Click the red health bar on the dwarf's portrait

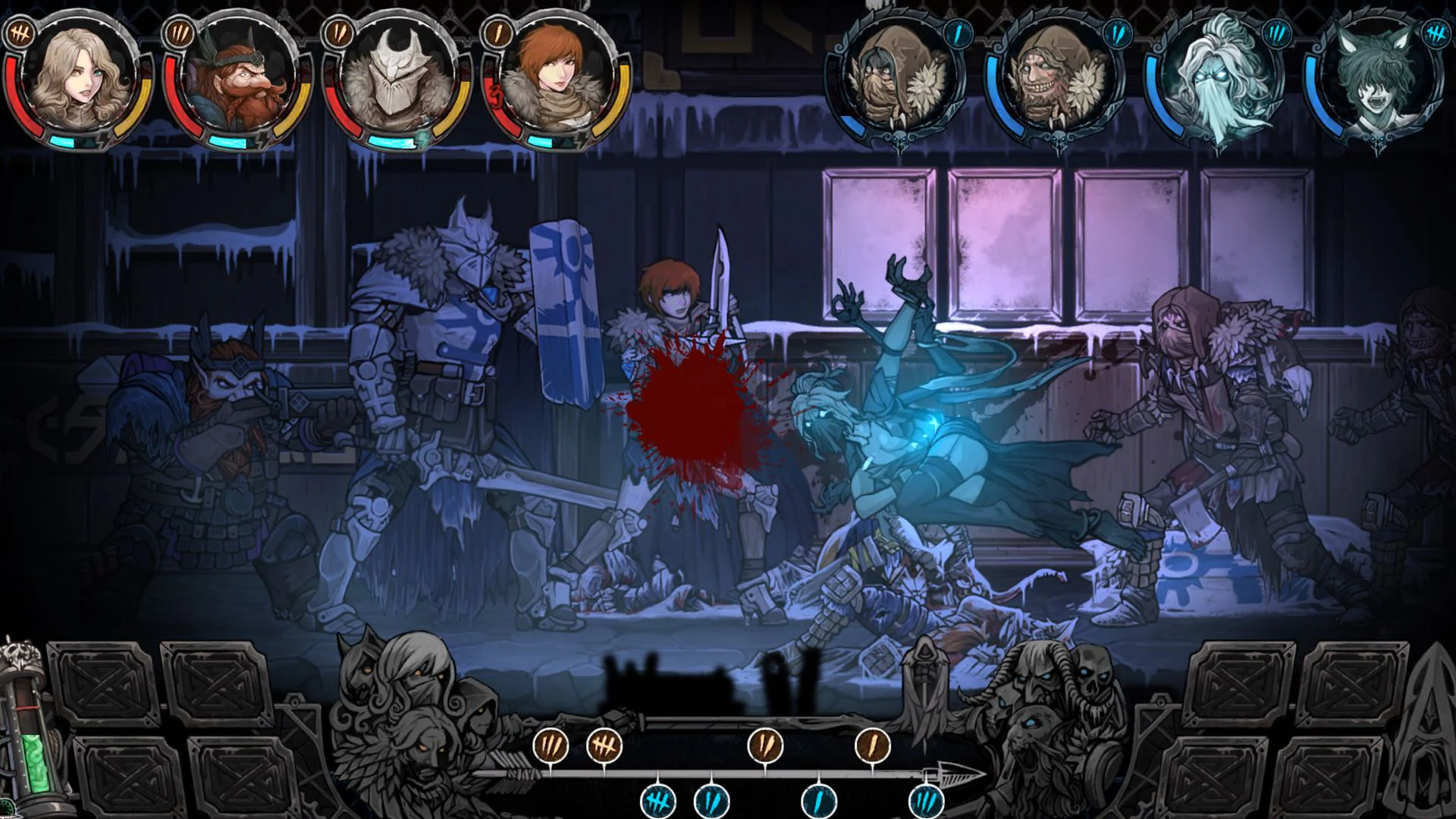point(171,97)
